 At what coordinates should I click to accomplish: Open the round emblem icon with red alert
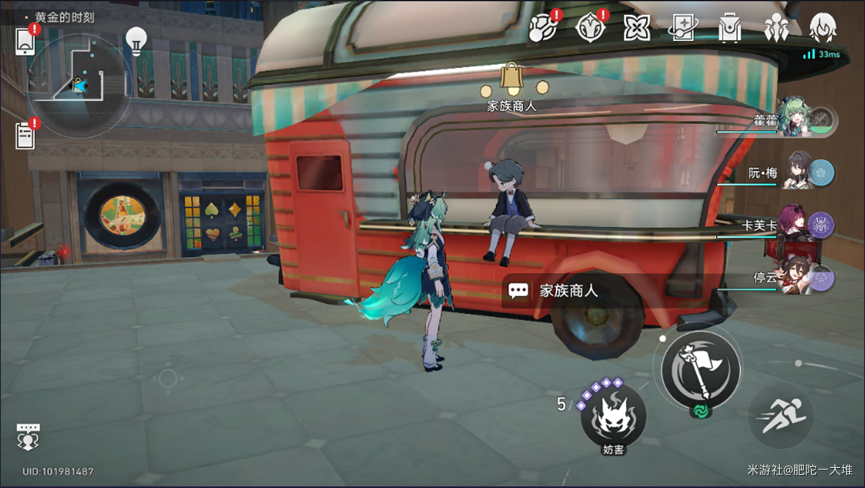tap(591, 28)
